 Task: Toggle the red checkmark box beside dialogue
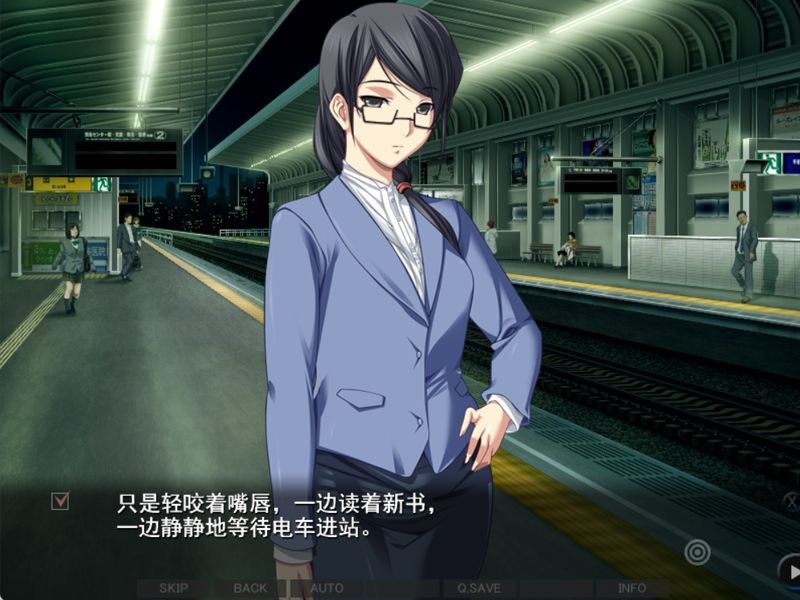coord(60,501)
